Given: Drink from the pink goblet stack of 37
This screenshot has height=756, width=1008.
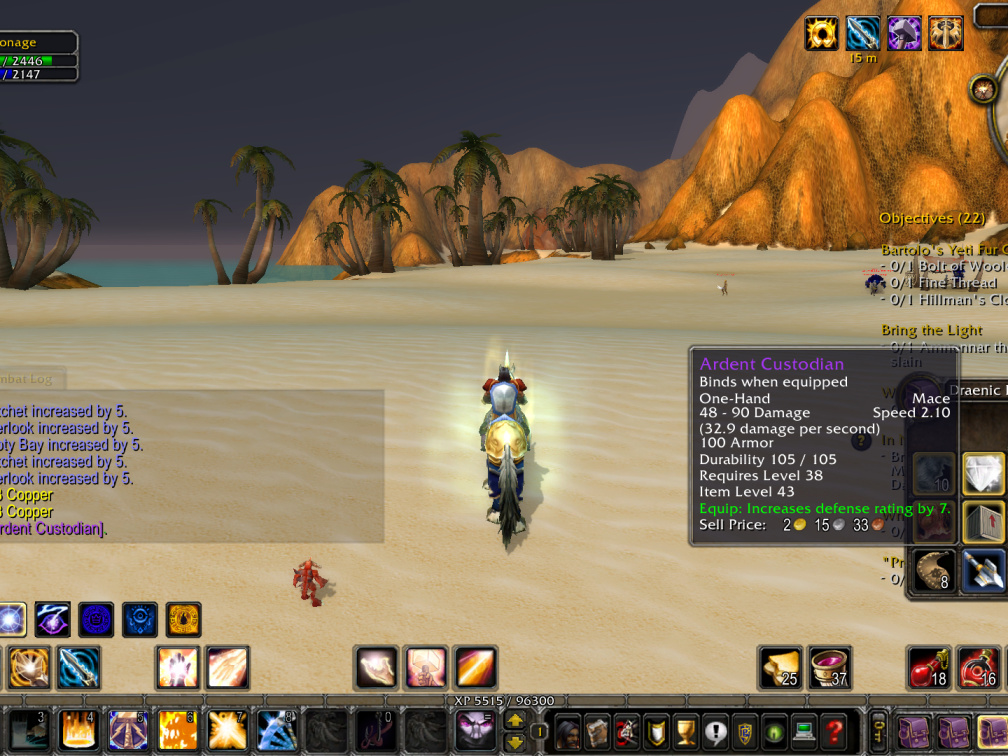Looking at the screenshot, I should pos(829,668).
